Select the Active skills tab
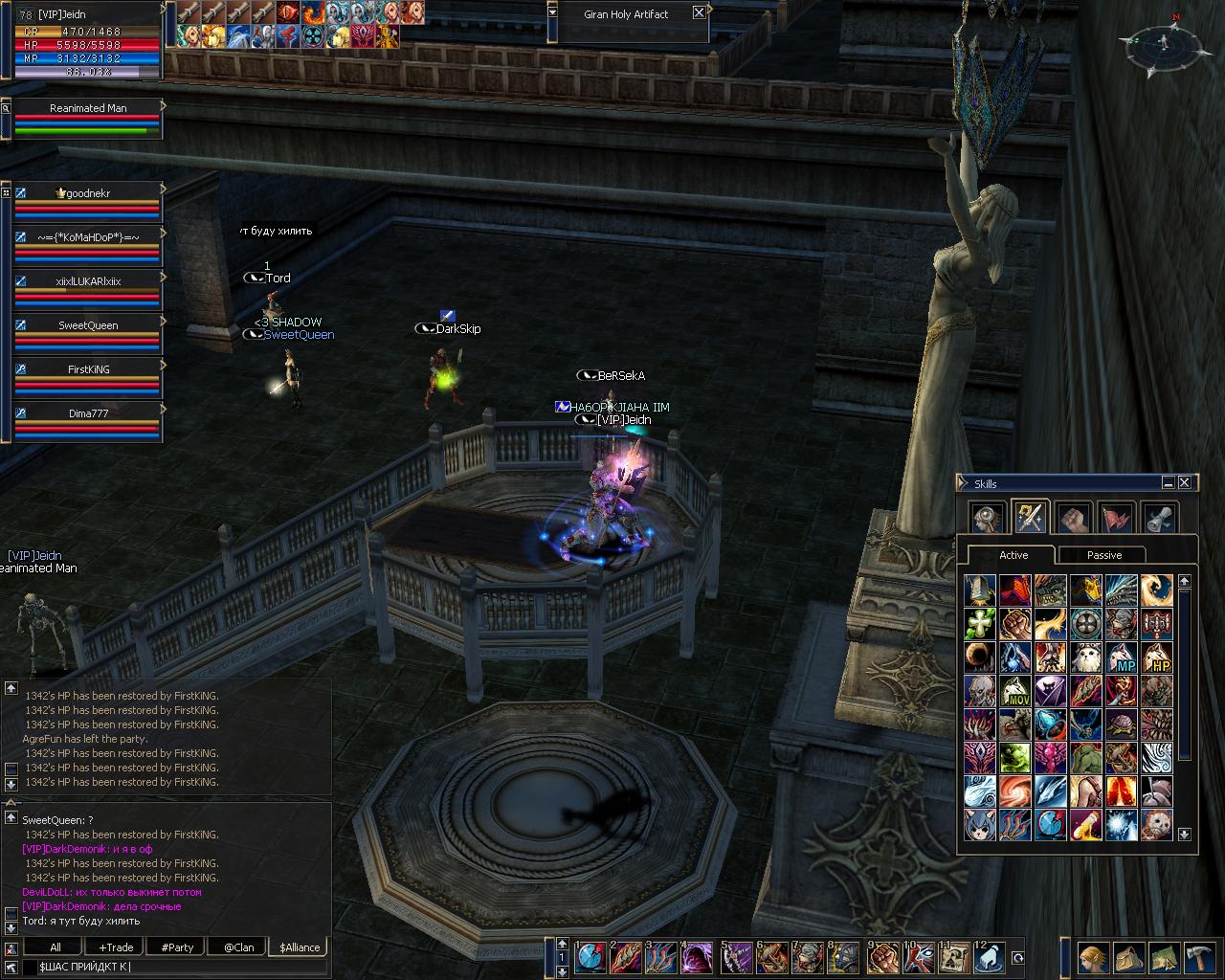The image size is (1225, 980). (x=1013, y=555)
